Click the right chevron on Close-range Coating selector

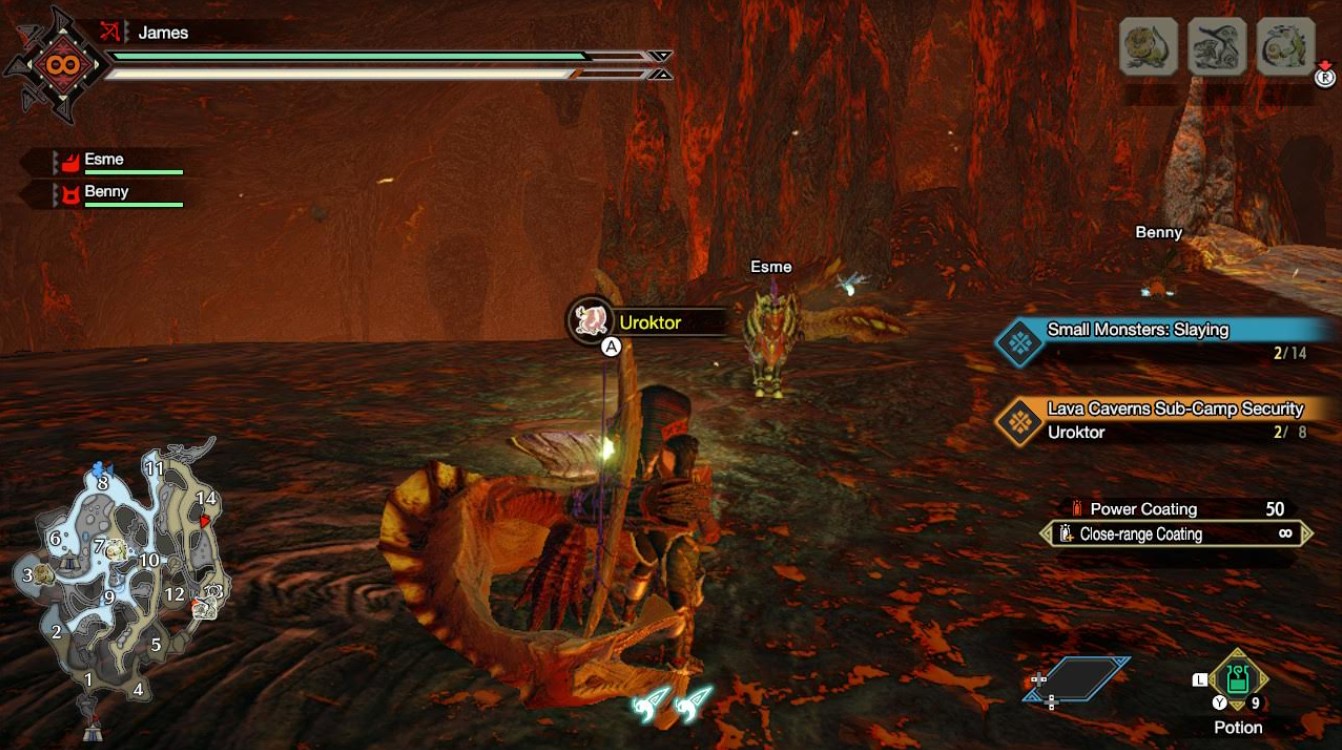point(1305,533)
